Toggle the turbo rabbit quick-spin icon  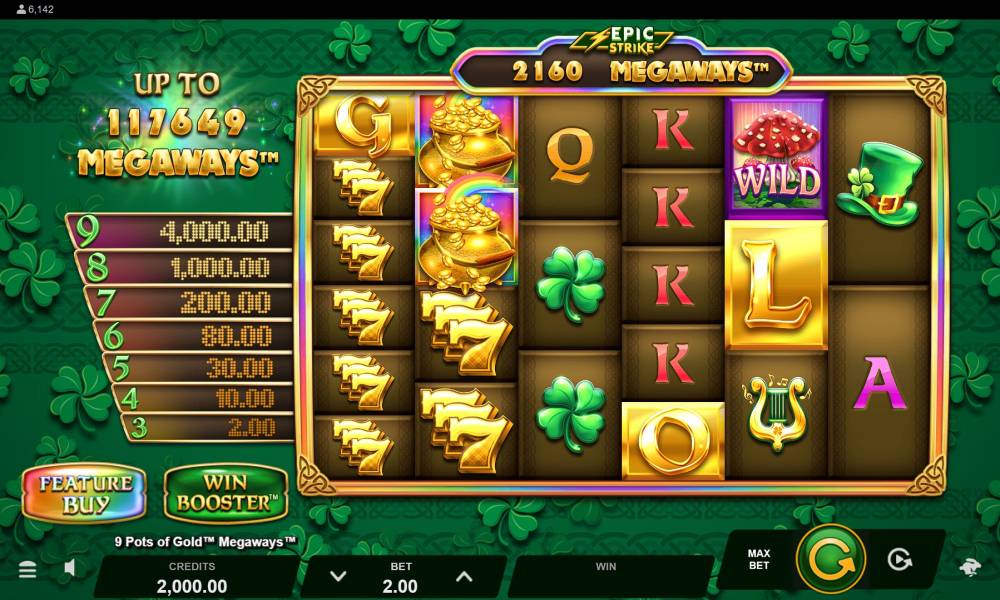point(969,568)
